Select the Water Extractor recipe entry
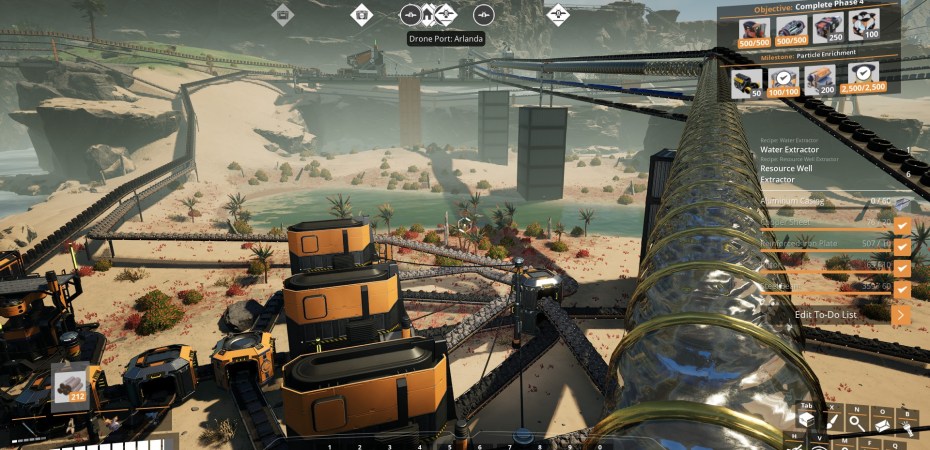The image size is (930, 450). coord(789,150)
